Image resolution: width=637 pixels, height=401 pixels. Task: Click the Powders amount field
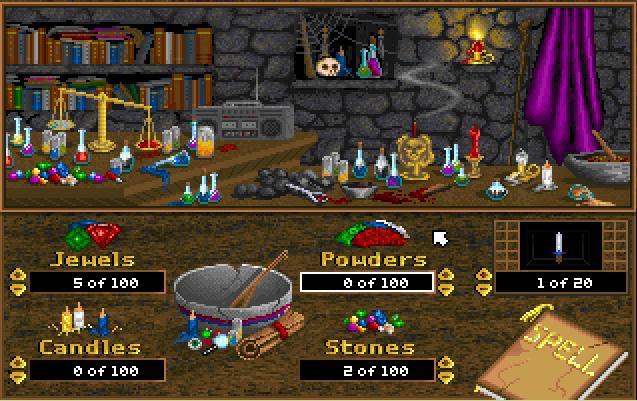(x=367, y=283)
